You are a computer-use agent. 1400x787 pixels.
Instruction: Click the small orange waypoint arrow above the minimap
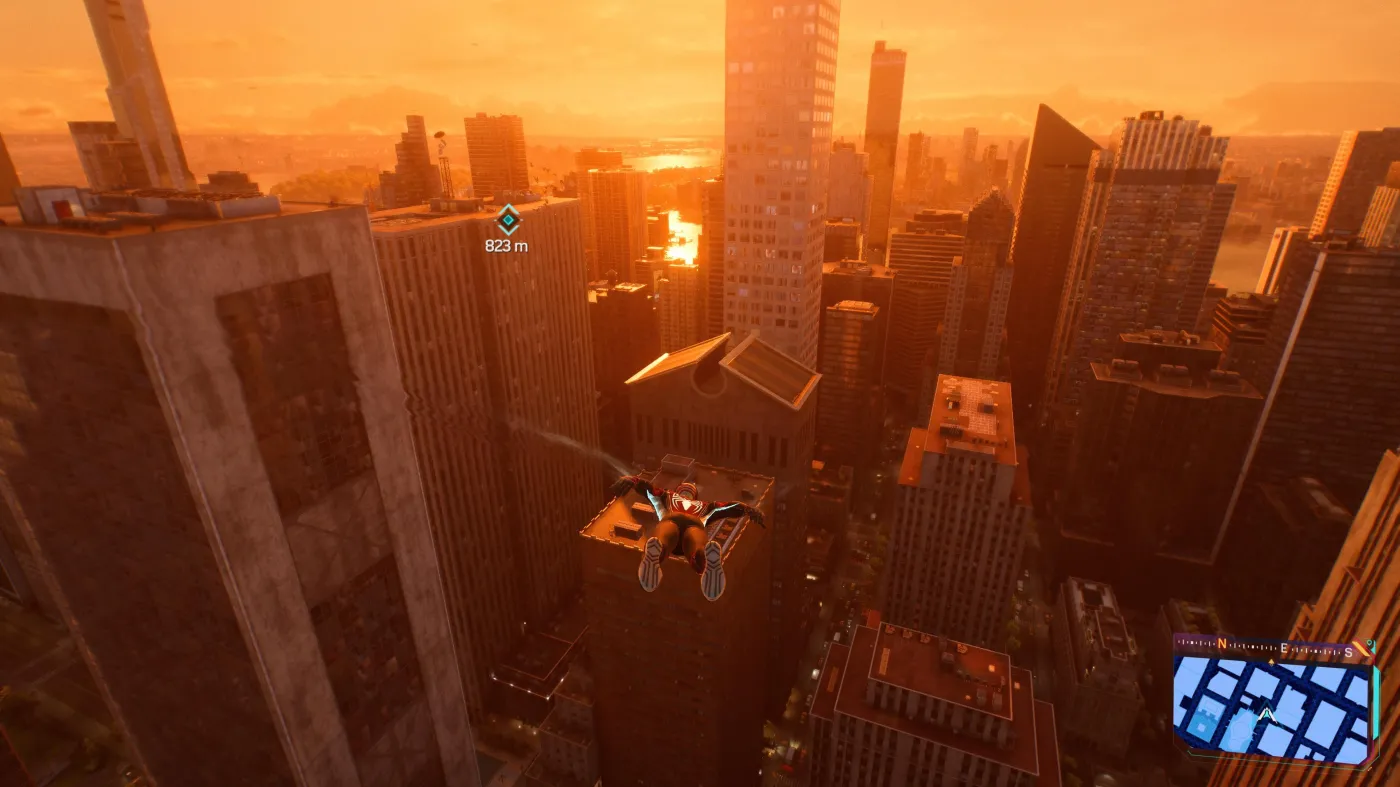[1271, 661]
